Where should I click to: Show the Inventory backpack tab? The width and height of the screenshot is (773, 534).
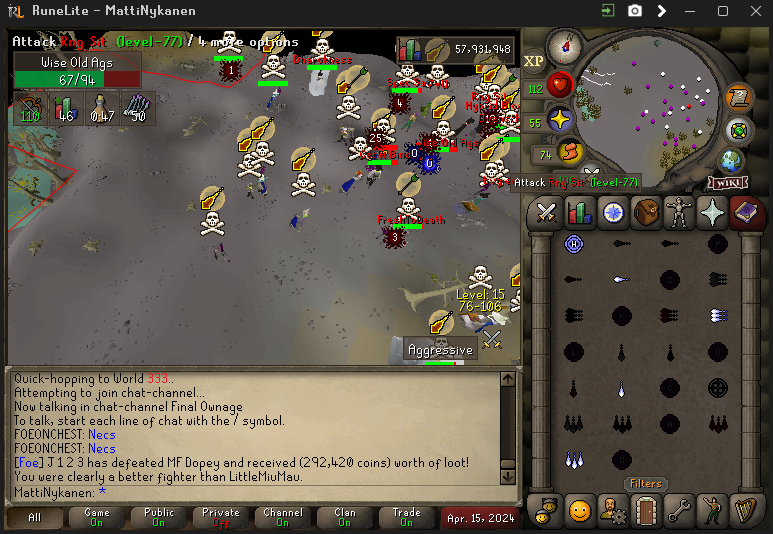click(646, 213)
